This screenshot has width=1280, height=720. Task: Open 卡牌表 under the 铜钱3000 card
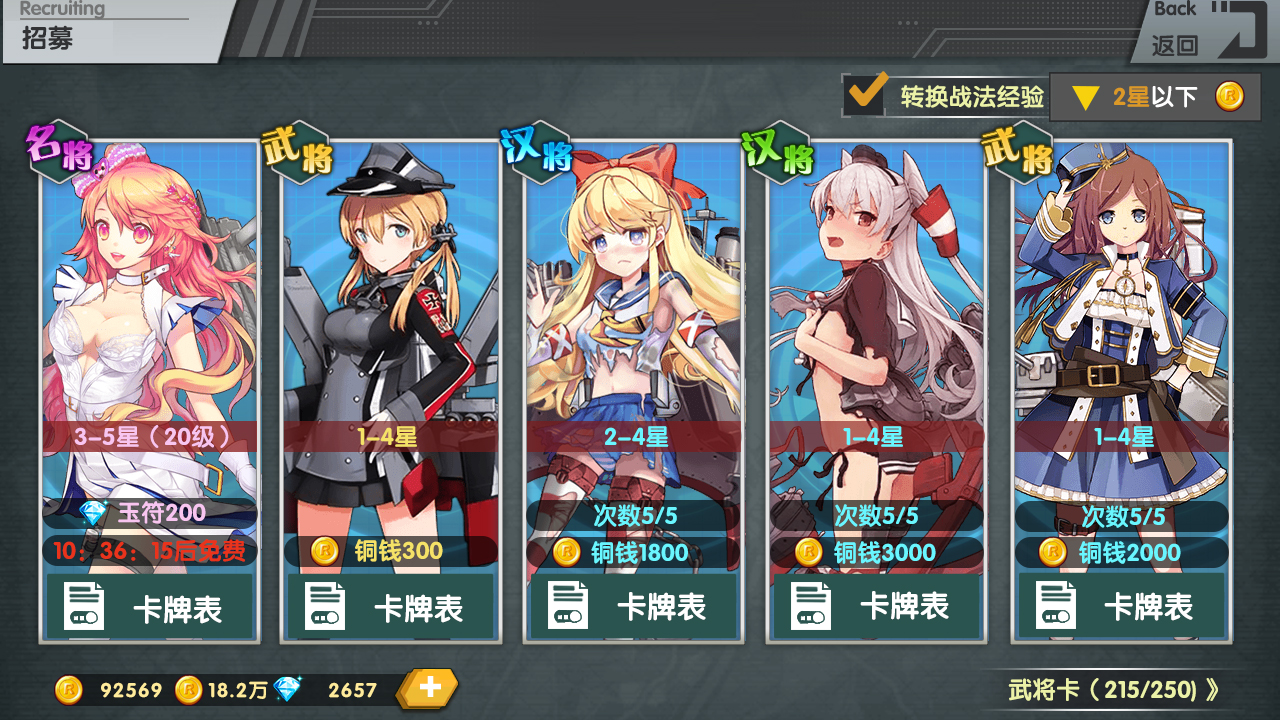pos(876,607)
